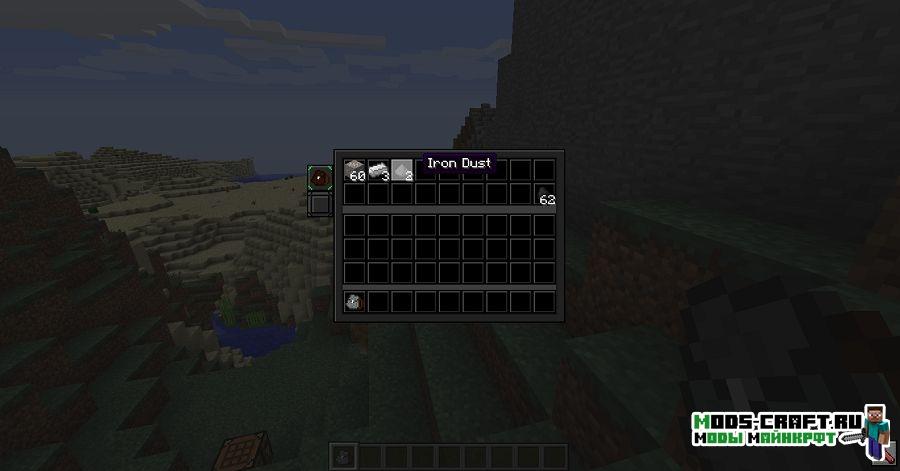Select the backpack item in the inventory's bottom row
900x471 pixels.
click(x=354, y=301)
